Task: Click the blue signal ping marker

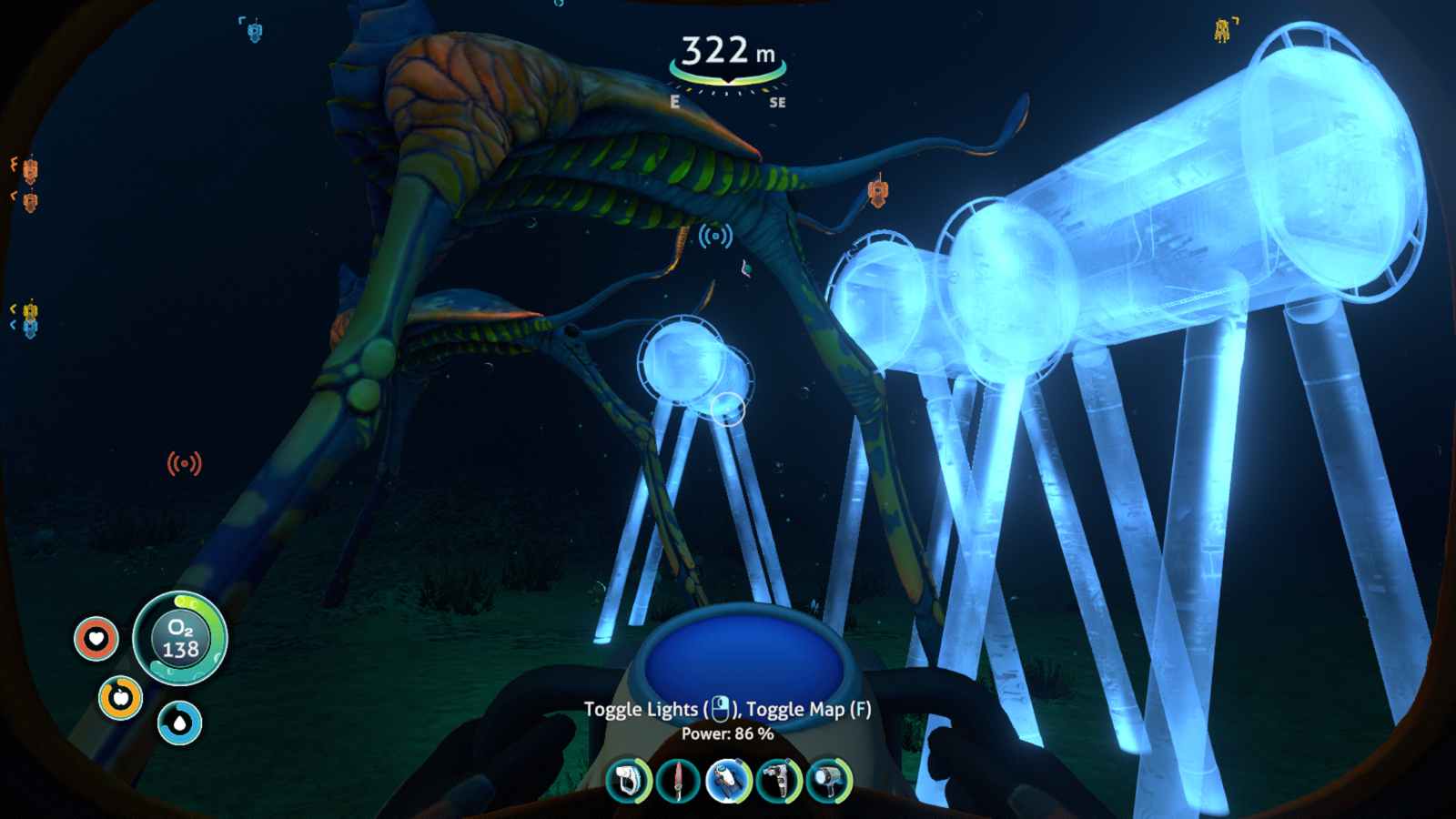Action: (715, 237)
